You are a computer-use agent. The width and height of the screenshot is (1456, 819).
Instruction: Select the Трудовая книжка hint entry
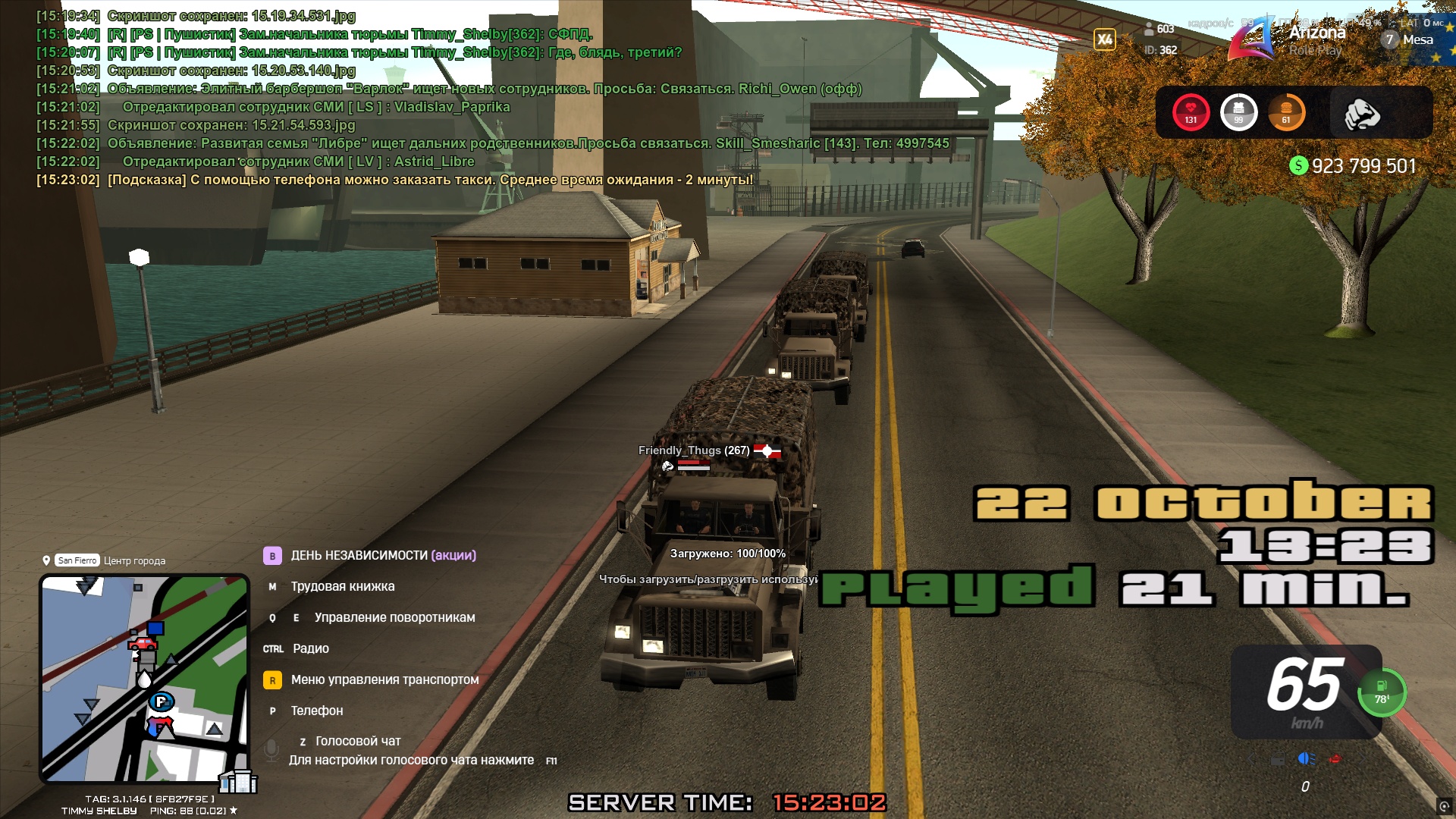click(x=342, y=586)
